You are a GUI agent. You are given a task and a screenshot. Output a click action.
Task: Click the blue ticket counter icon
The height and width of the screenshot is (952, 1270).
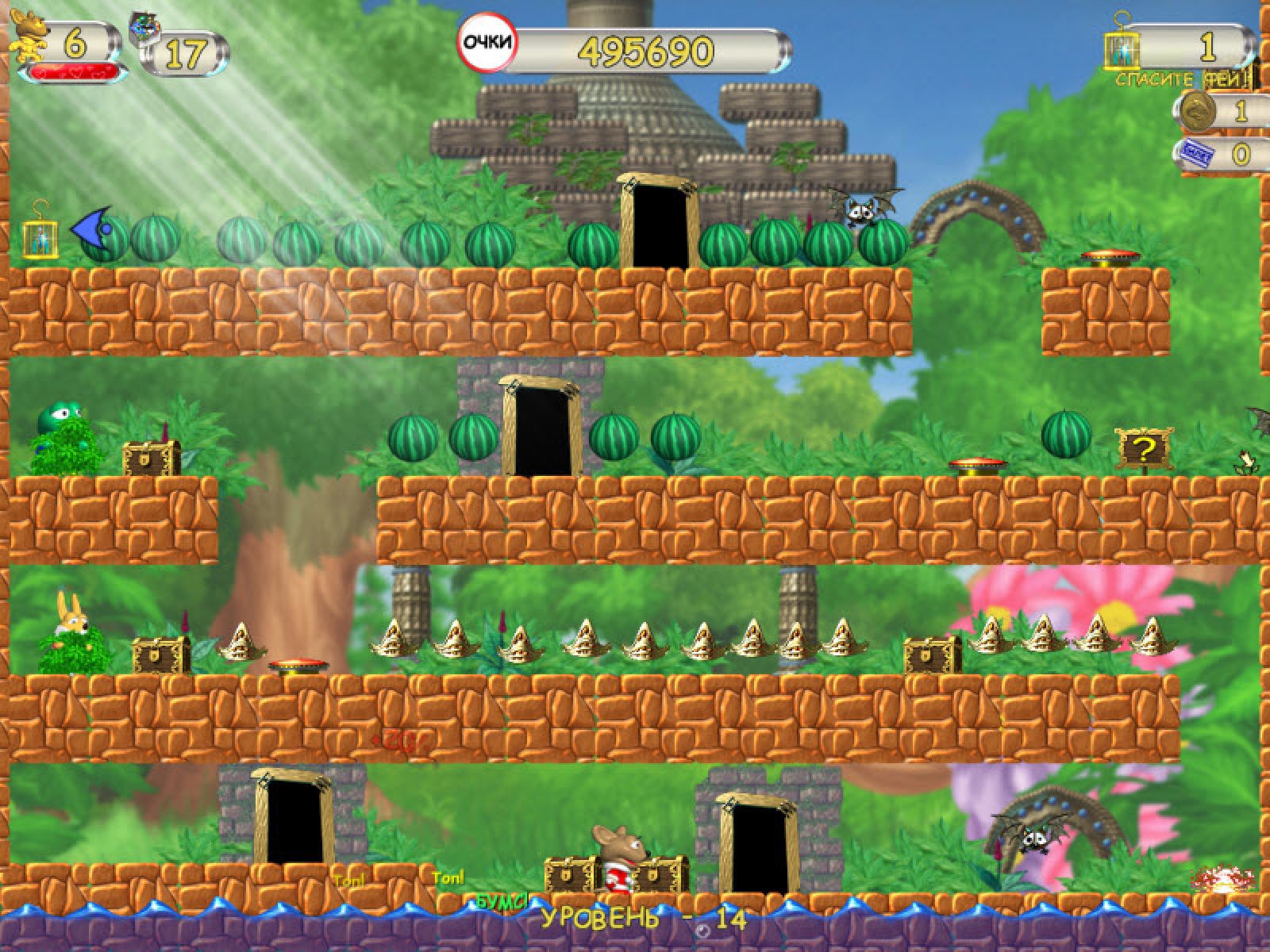click(x=1196, y=152)
